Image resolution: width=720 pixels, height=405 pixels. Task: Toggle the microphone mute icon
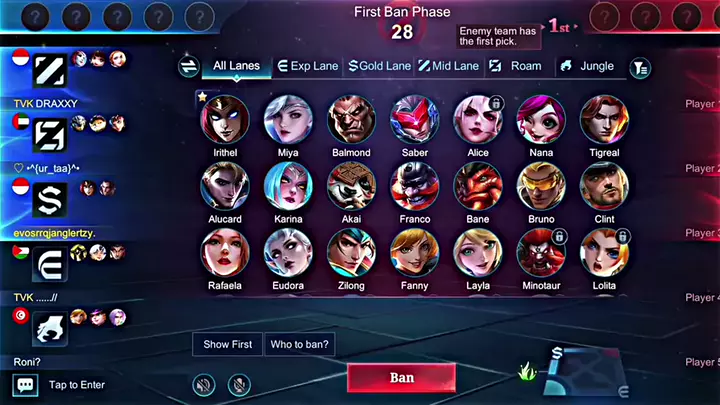pyautogui.click(x=239, y=383)
